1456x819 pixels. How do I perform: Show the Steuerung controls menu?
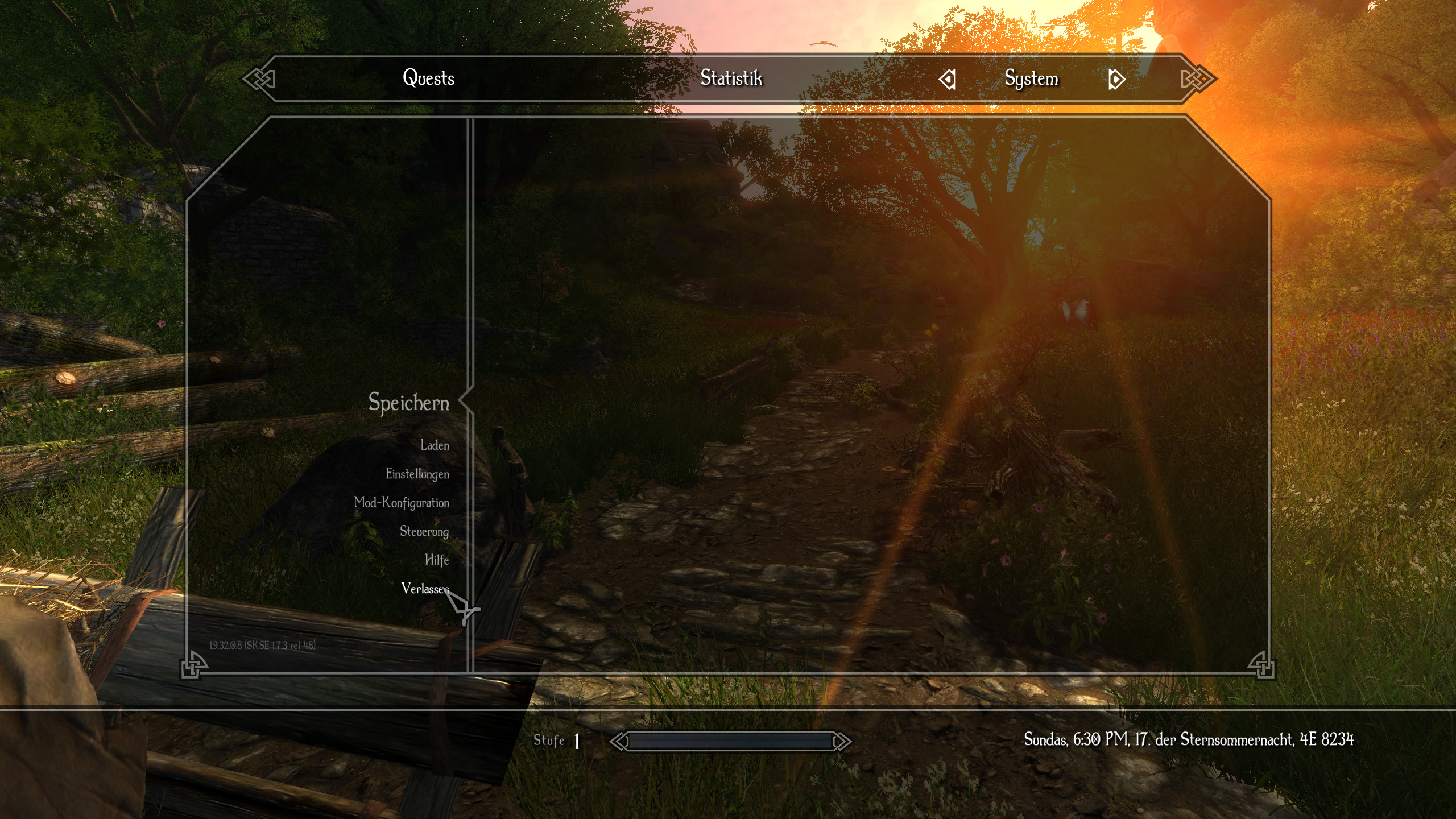point(424,531)
